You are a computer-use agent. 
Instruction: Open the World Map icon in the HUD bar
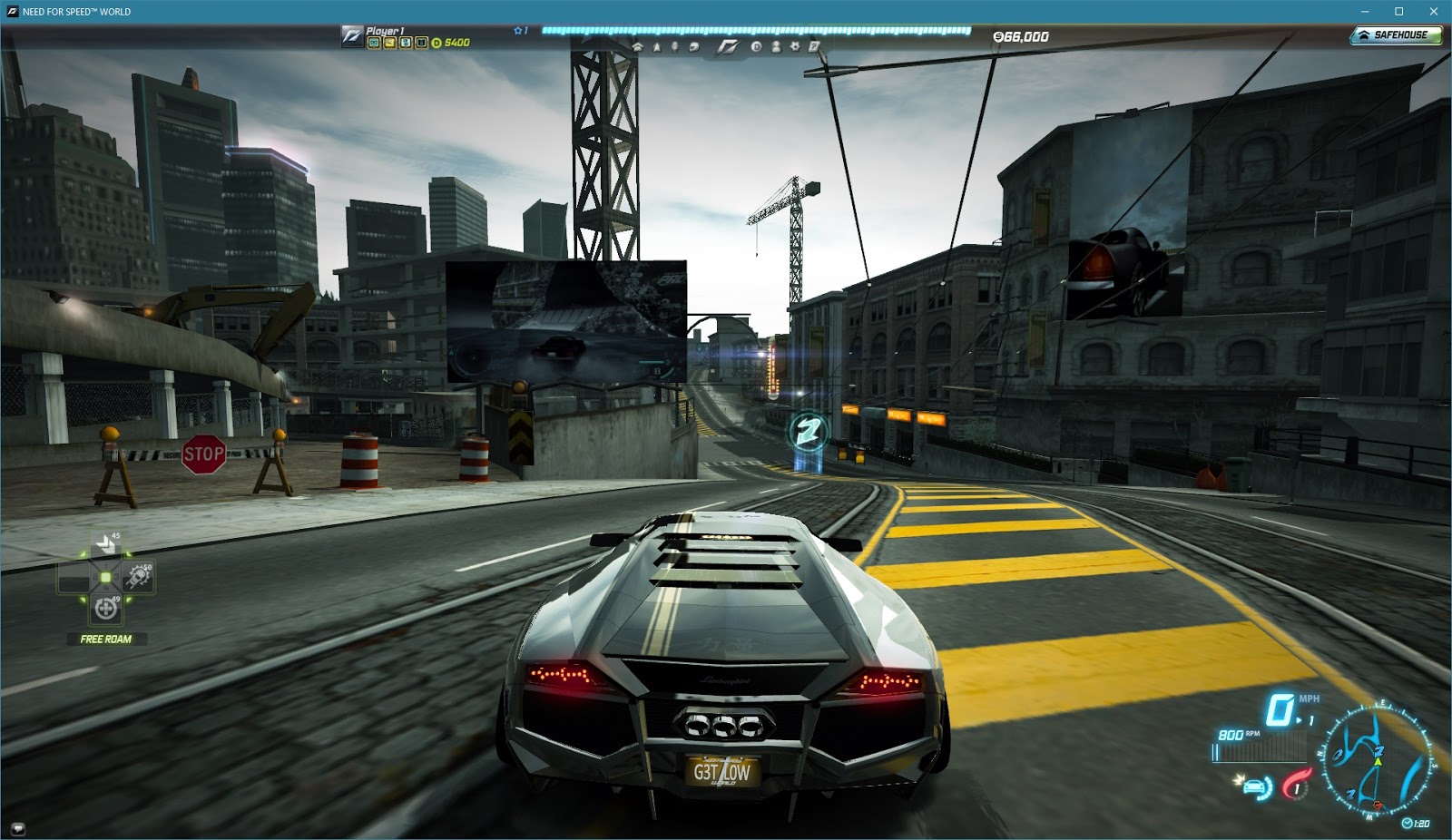[658, 47]
